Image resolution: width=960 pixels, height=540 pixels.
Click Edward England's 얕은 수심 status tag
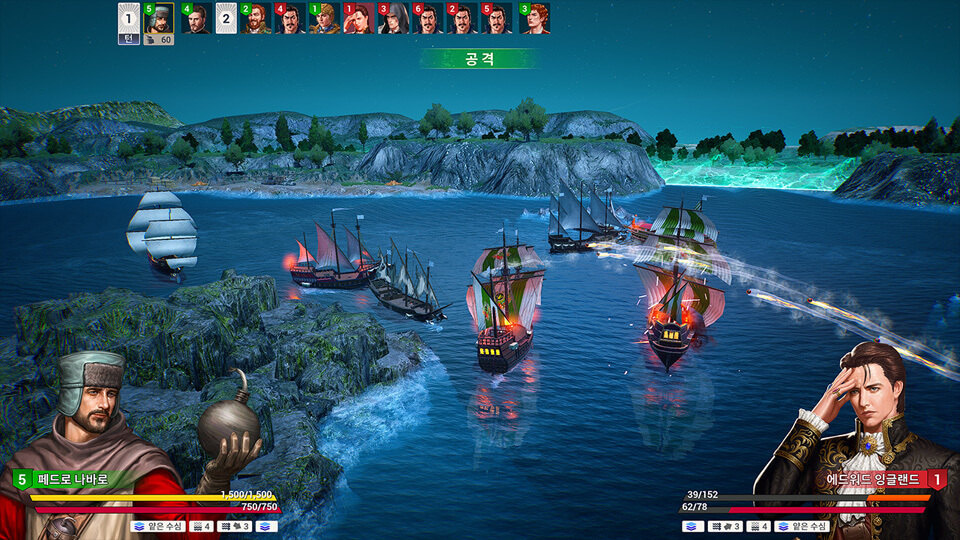(802, 526)
